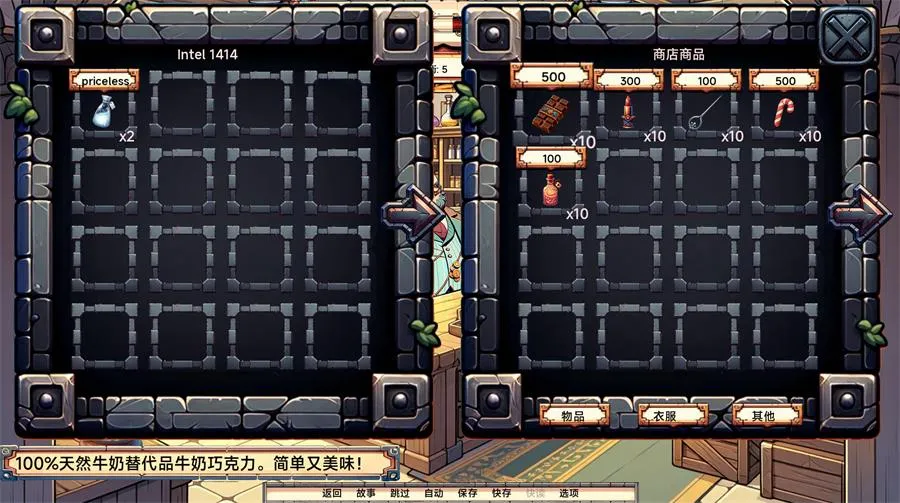Open 故事 history log
Image resolution: width=900 pixels, height=503 pixels.
(x=366, y=493)
